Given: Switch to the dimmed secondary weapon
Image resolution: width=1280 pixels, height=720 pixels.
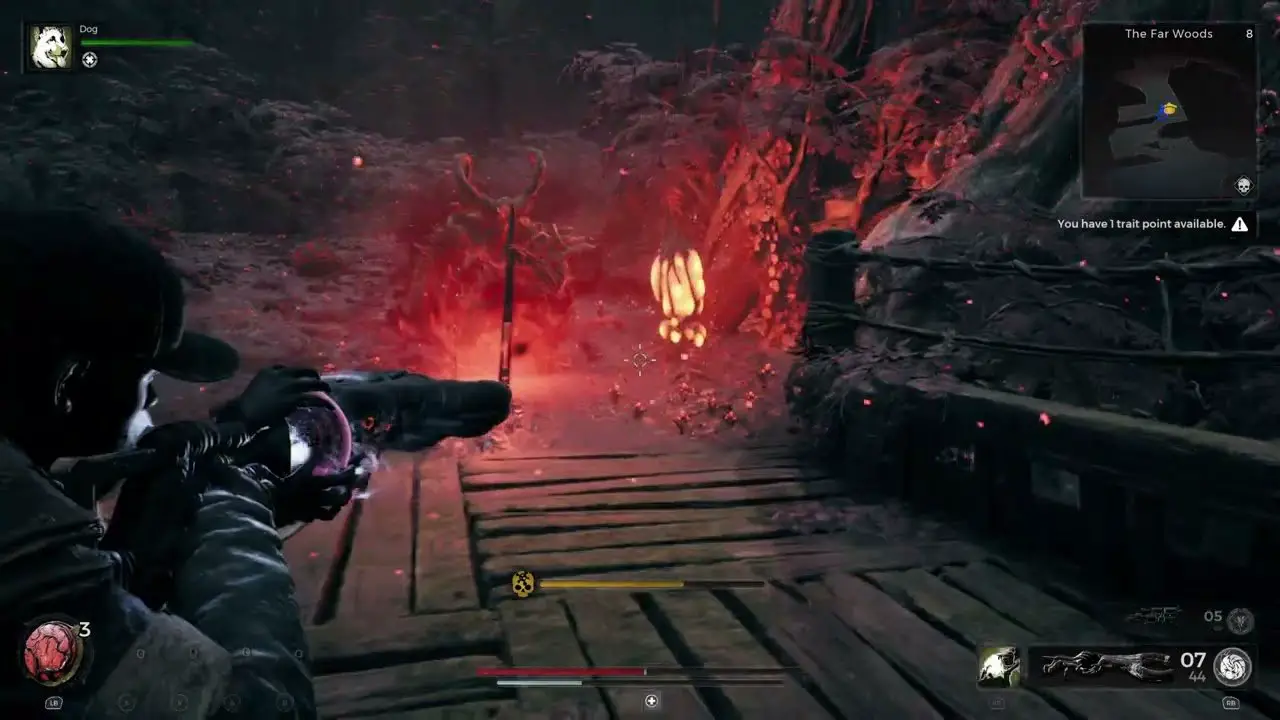Looking at the screenshot, I should pos(1154,617).
